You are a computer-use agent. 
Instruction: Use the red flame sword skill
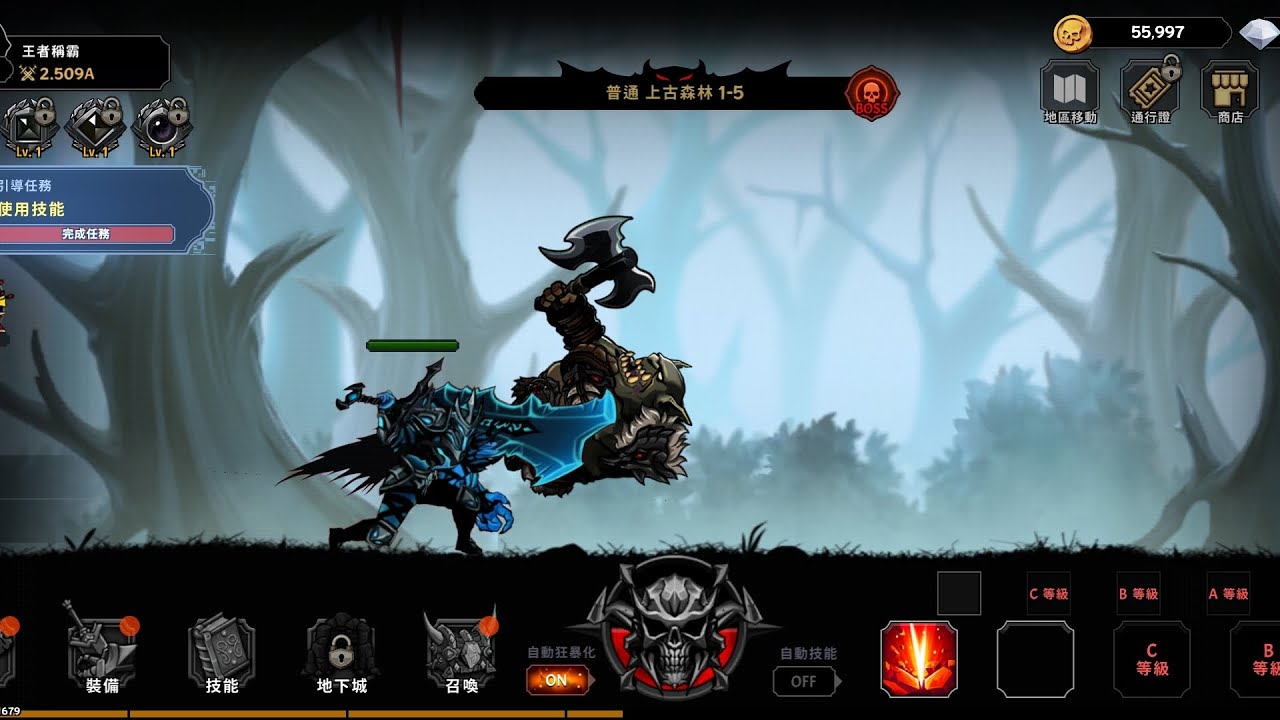(x=919, y=658)
